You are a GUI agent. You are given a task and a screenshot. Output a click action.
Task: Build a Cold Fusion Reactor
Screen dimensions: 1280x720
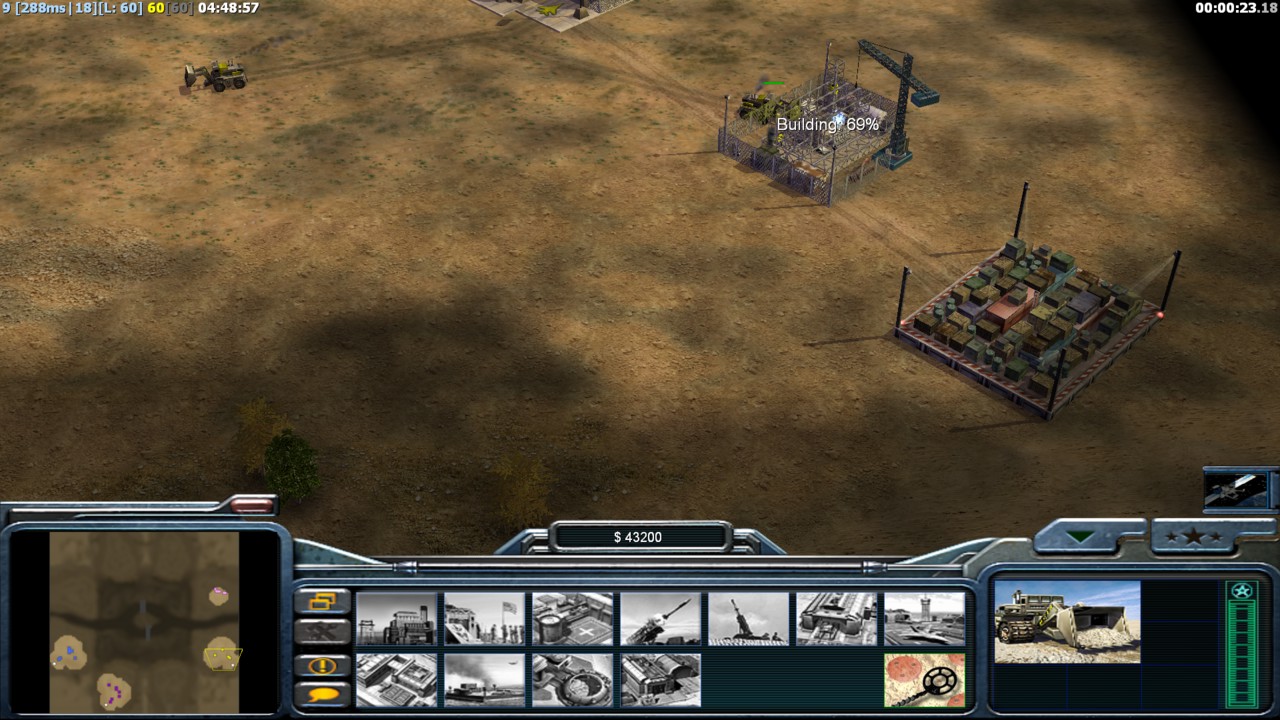396,619
